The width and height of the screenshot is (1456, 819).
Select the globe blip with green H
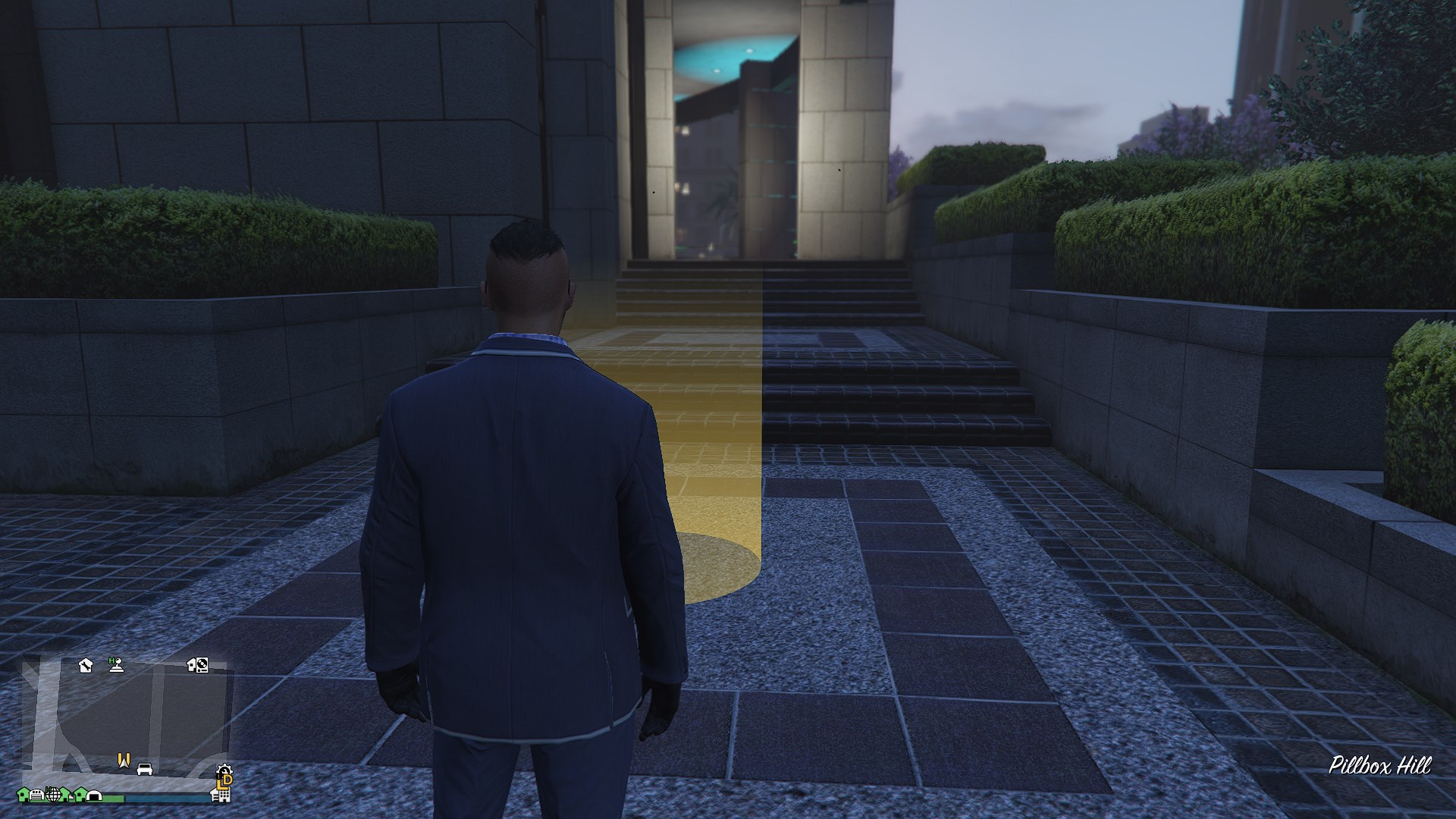[x=53, y=793]
